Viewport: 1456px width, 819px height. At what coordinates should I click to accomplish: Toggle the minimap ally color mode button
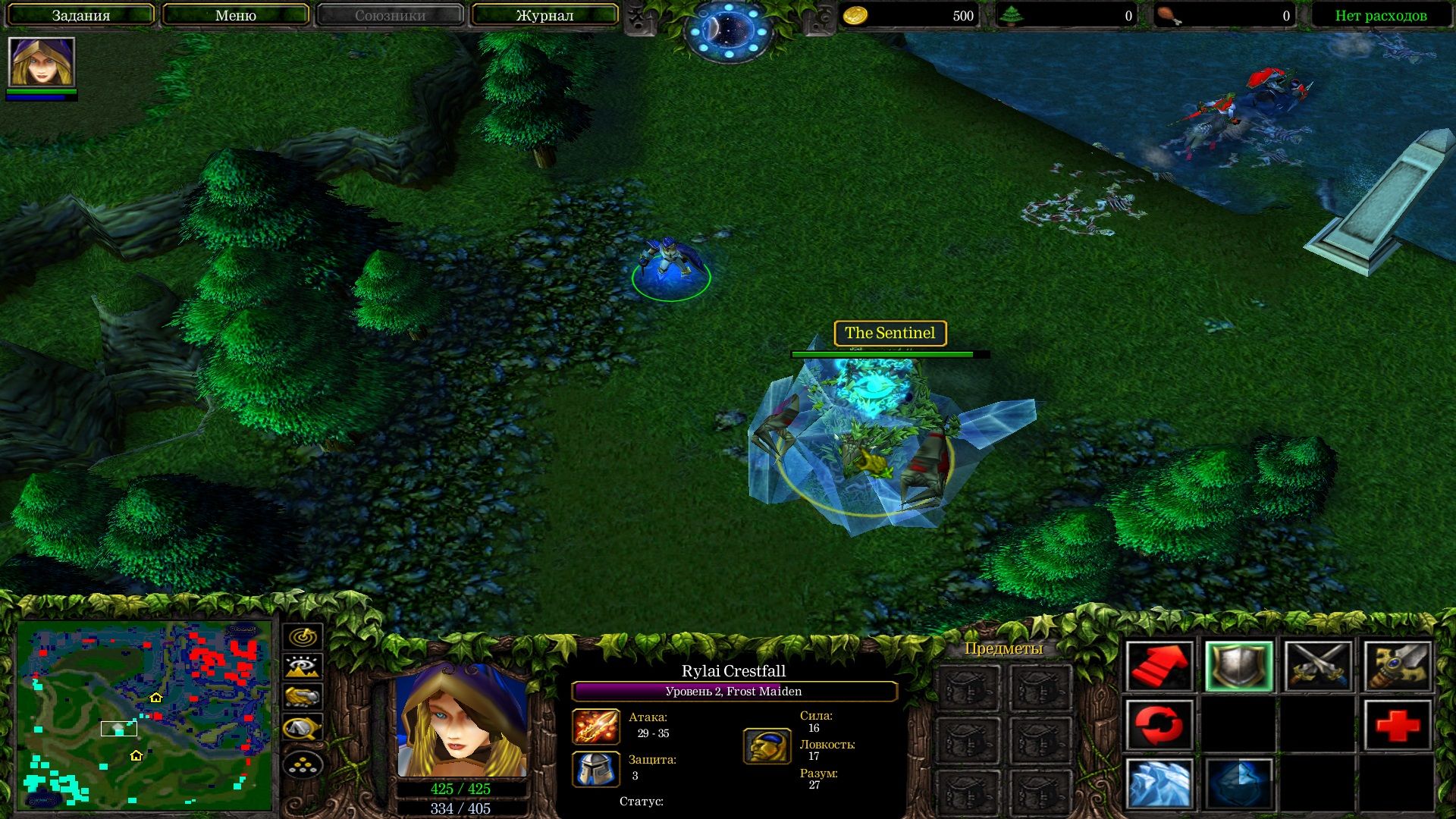[x=303, y=697]
